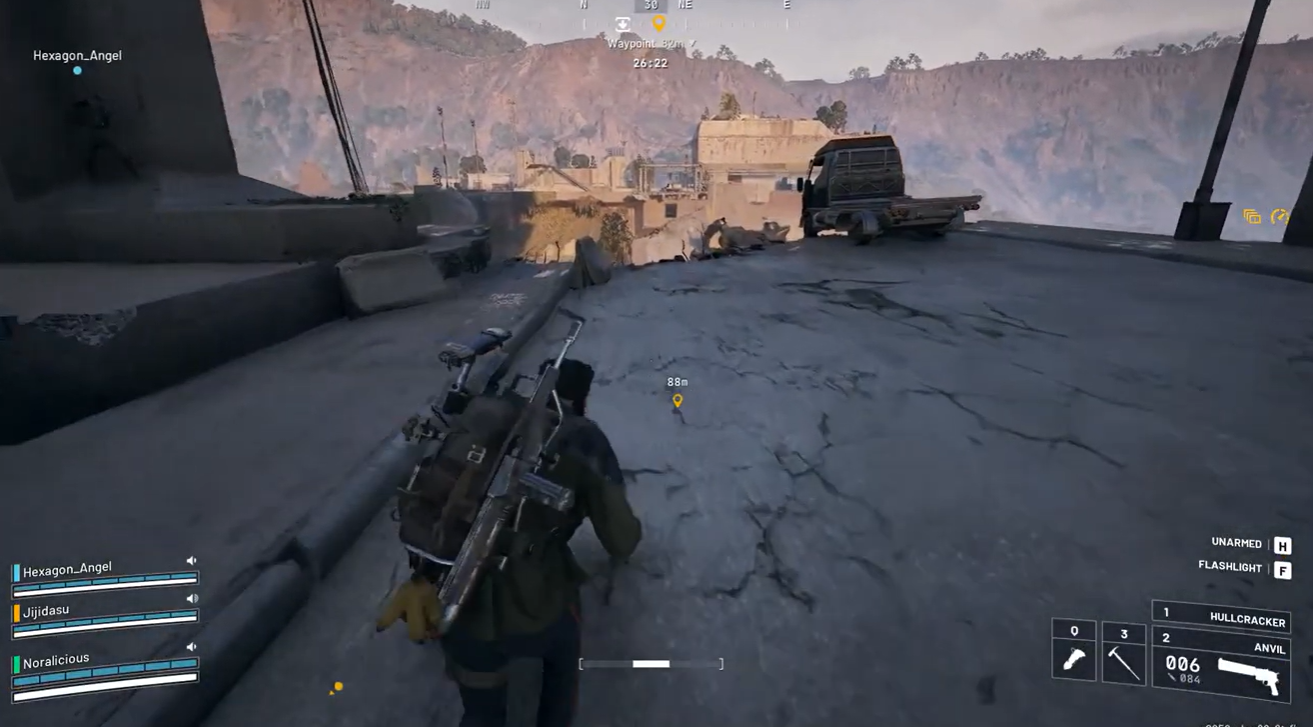Mute Noralicious's voice chat speaker icon
The width and height of the screenshot is (1313, 727).
191,646
